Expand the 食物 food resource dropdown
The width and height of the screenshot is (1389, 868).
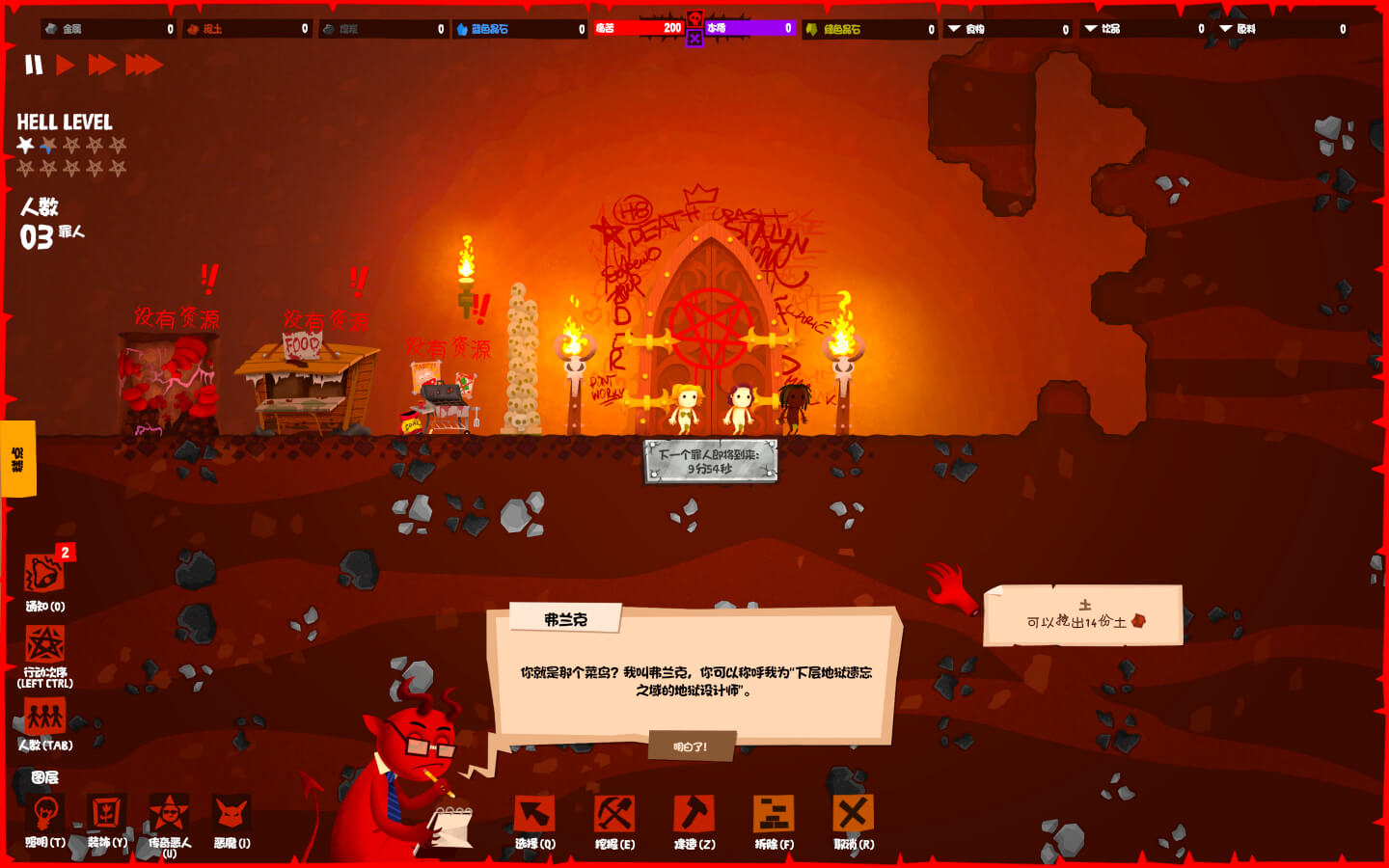coord(955,29)
